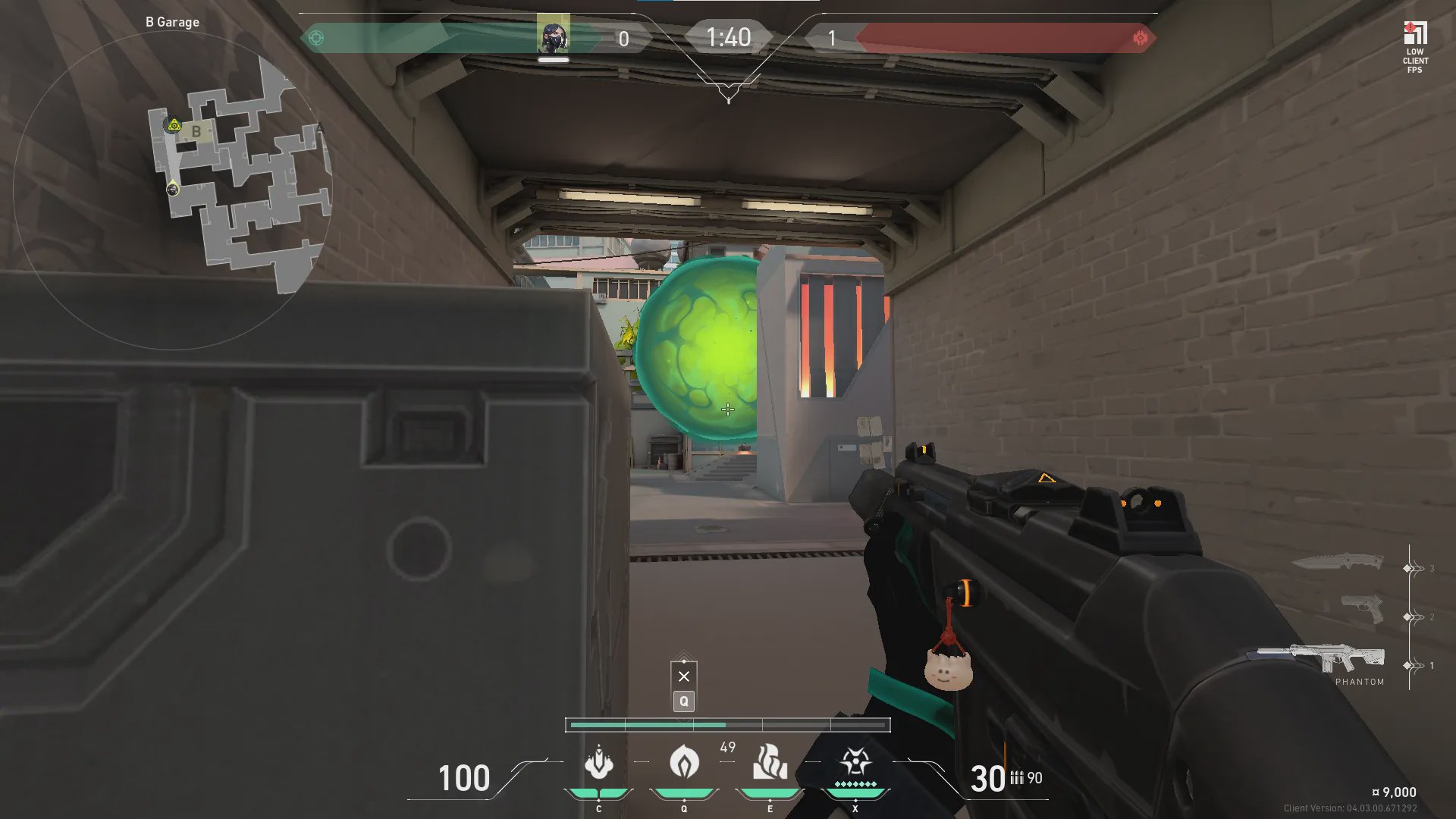This screenshot has height=819, width=1456.
Task: Click the B site marker on minimap
Action: 196,131
